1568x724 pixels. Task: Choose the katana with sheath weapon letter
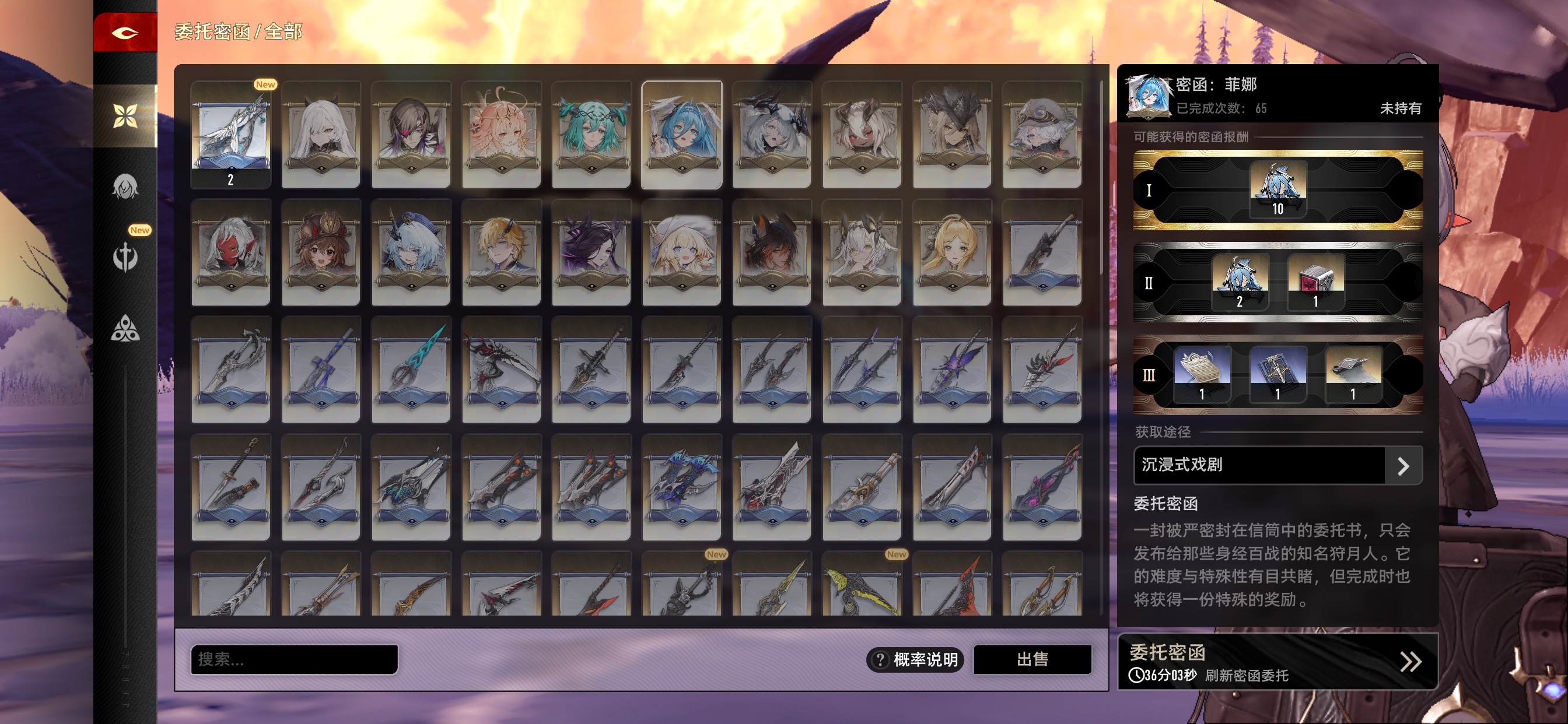tap(230, 487)
